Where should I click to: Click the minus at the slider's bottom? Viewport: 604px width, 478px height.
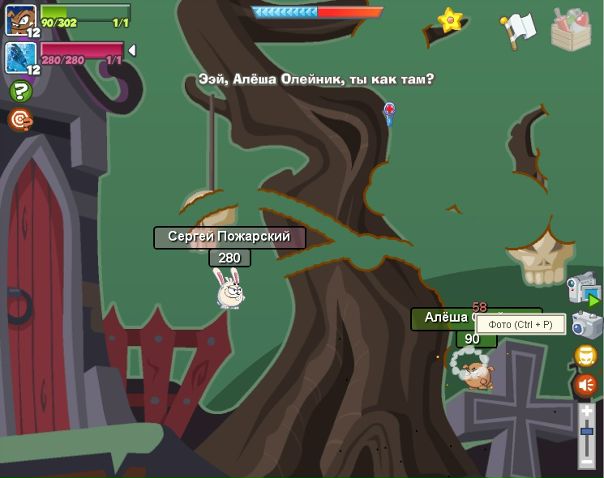point(587,462)
